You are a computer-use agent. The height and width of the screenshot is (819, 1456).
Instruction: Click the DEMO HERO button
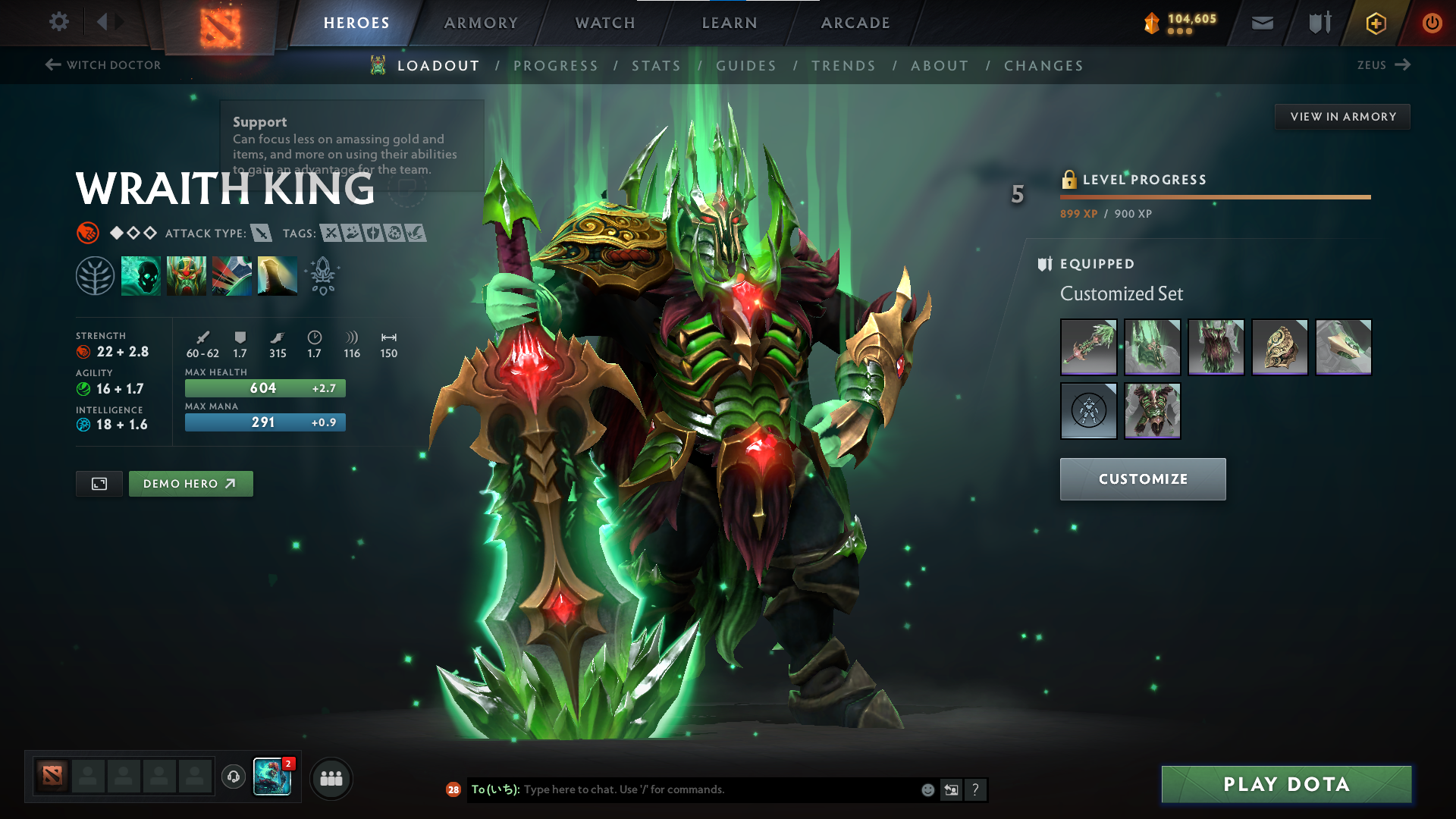click(x=190, y=483)
